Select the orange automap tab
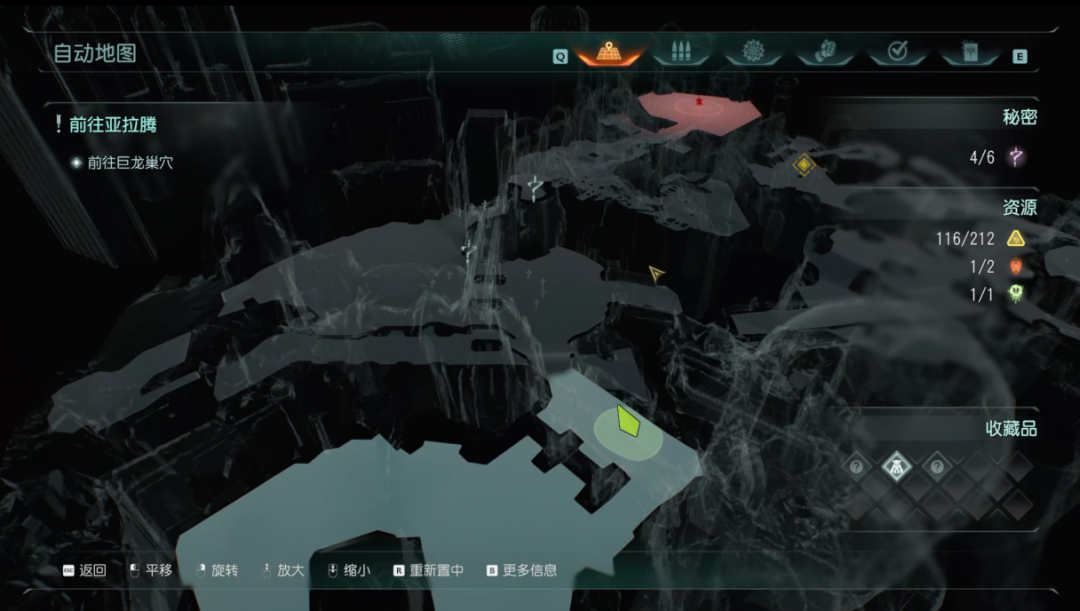 [608, 52]
